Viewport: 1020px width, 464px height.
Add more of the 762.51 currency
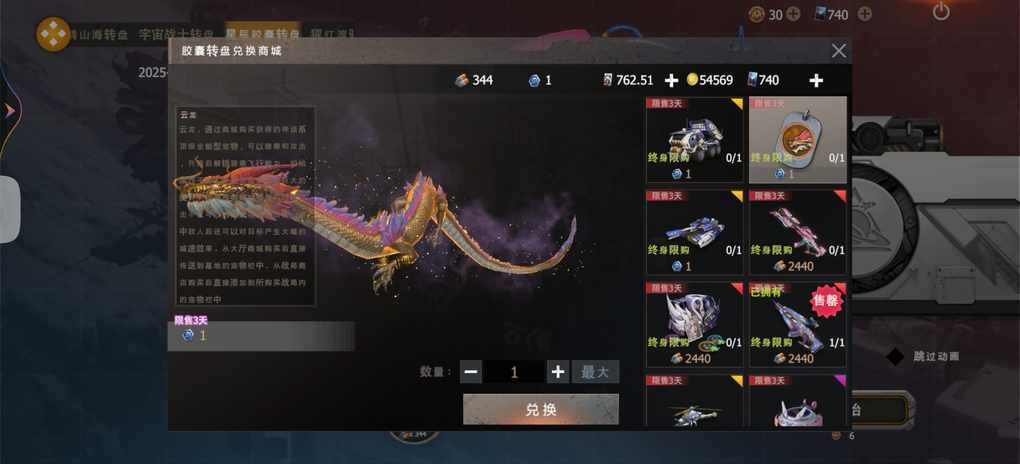(x=671, y=80)
